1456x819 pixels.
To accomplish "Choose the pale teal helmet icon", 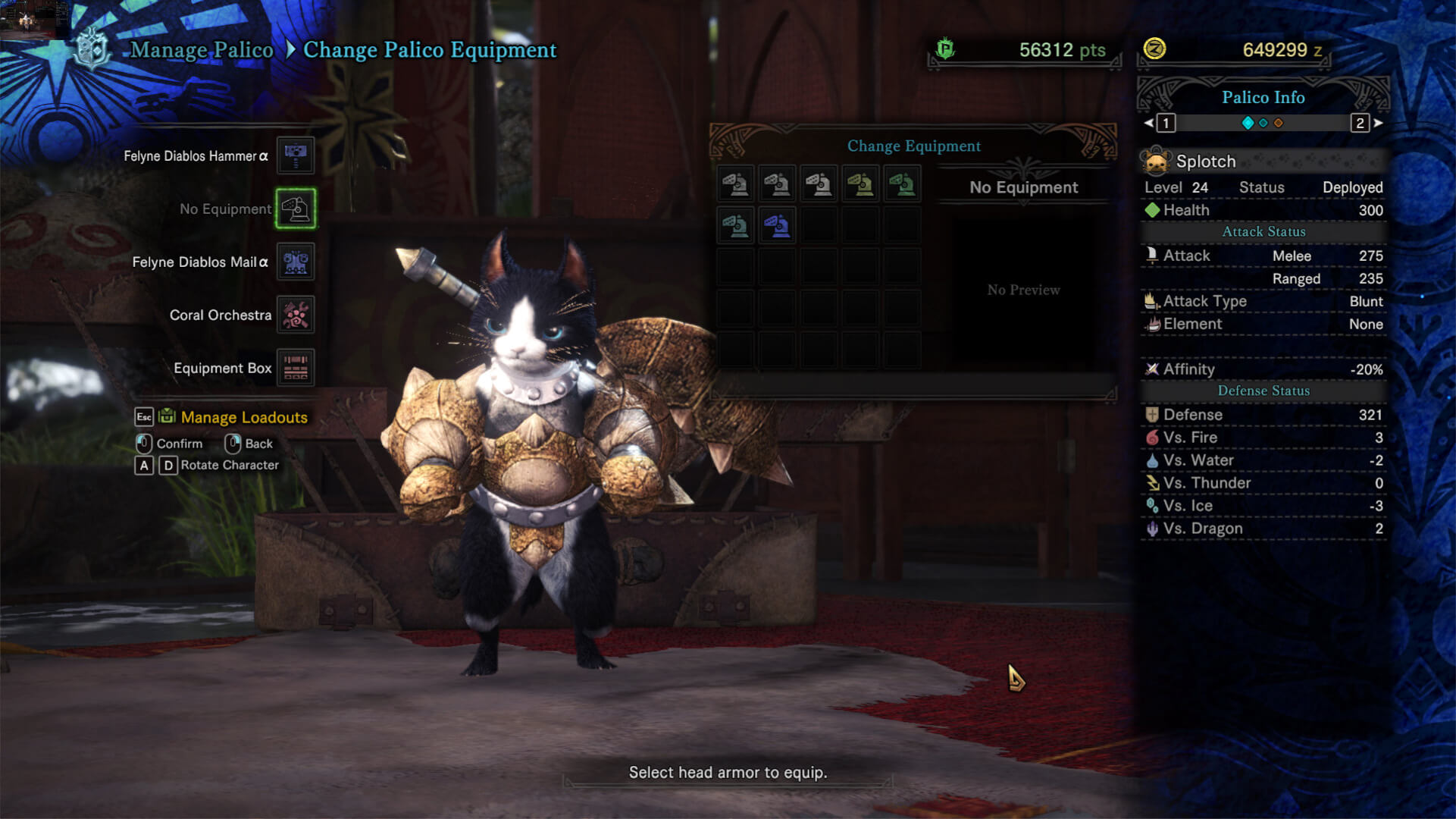I will 735,225.
